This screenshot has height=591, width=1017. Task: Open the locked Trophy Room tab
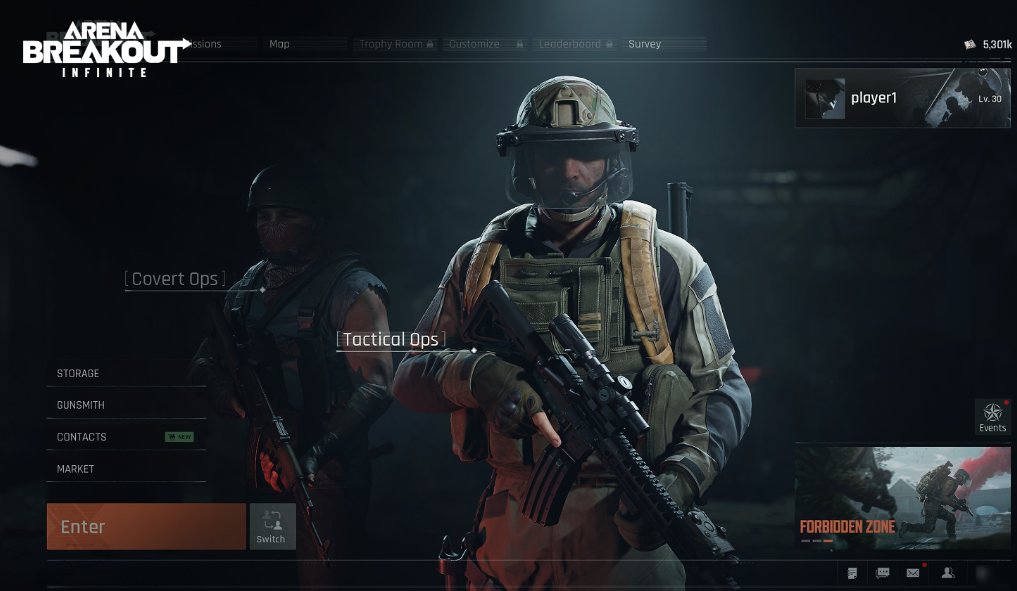pos(396,44)
